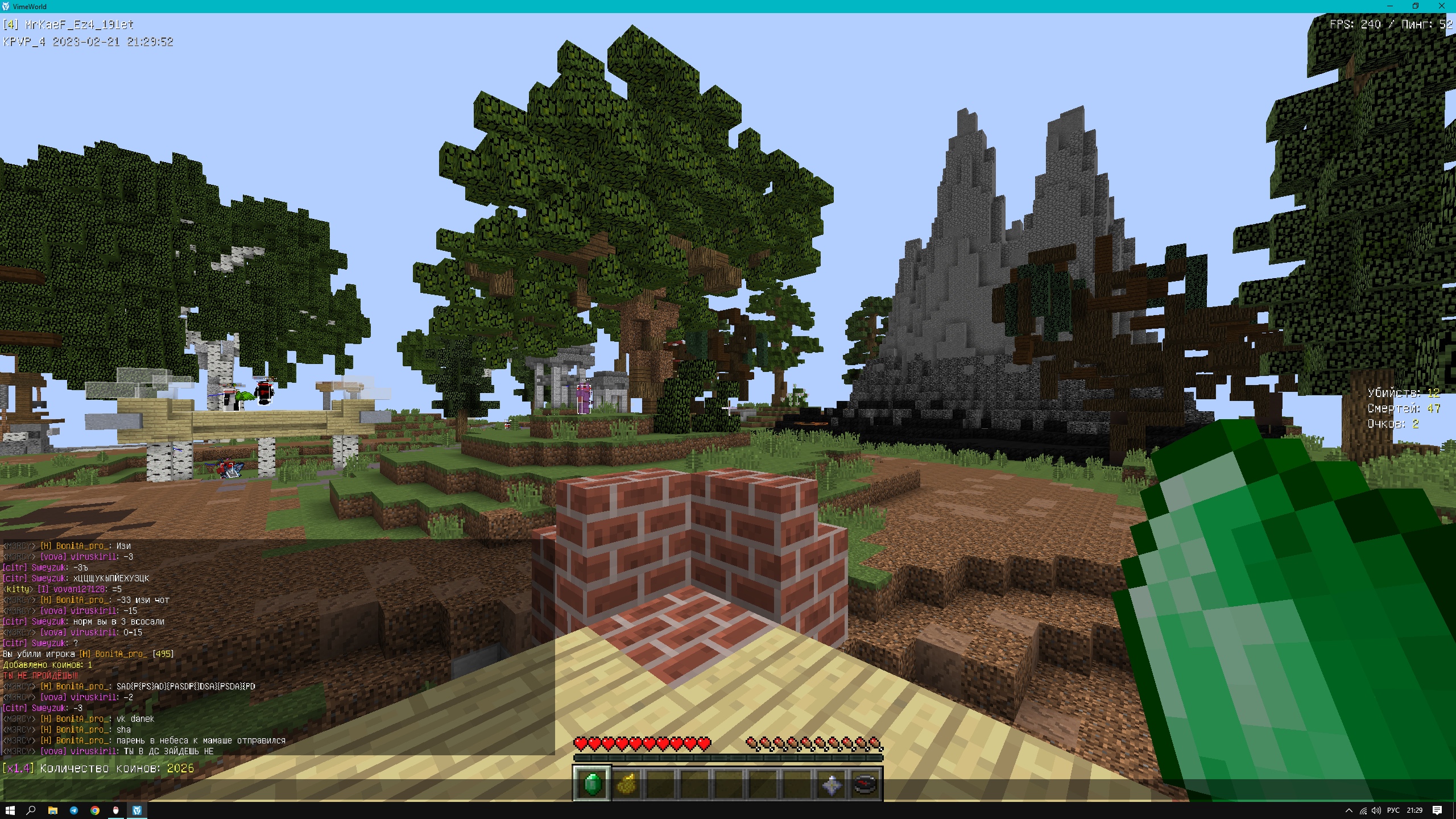Launch Google Chrome from the taskbar
Image resolution: width=1456 pixels, height=819 pixels.
pos(95,810)
